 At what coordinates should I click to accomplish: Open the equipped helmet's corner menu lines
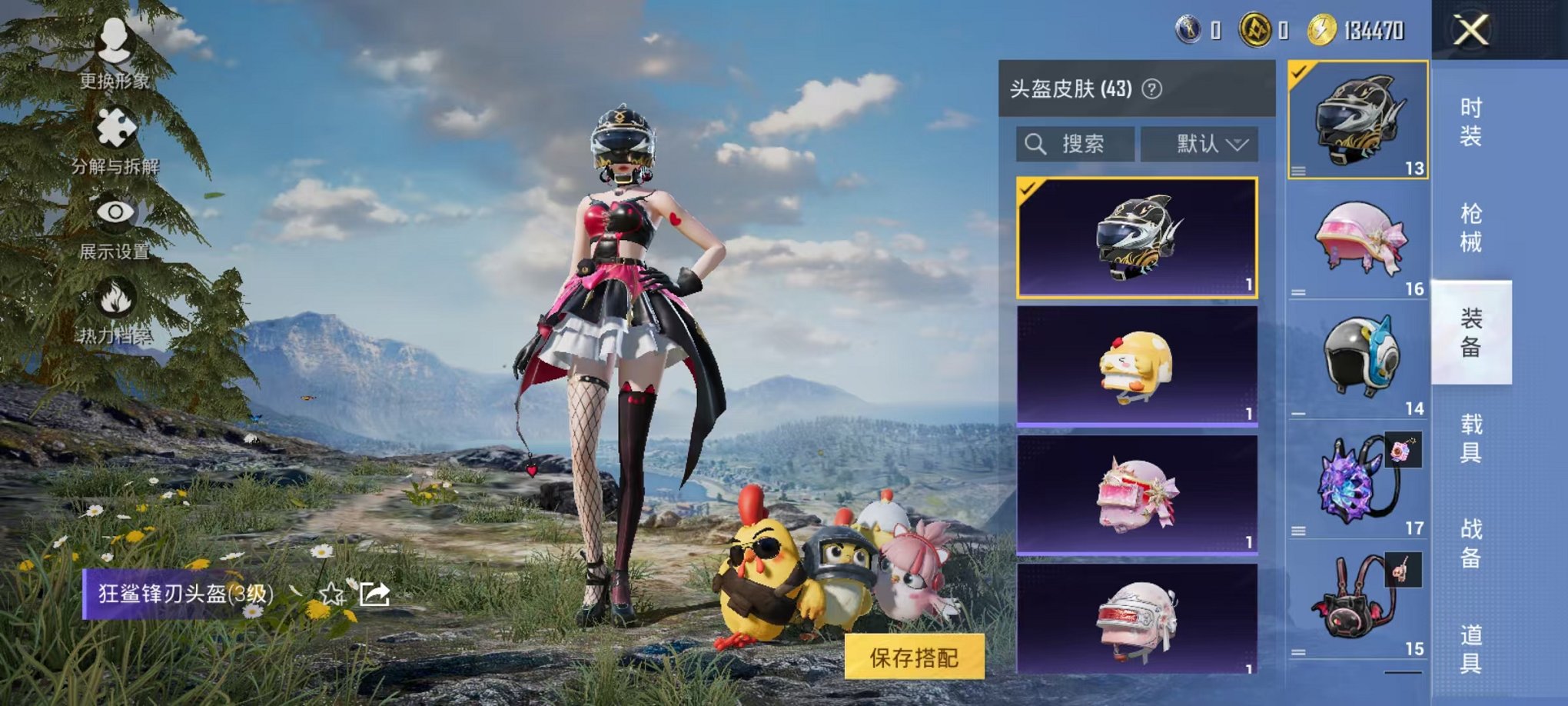[x=1299, y=171]
